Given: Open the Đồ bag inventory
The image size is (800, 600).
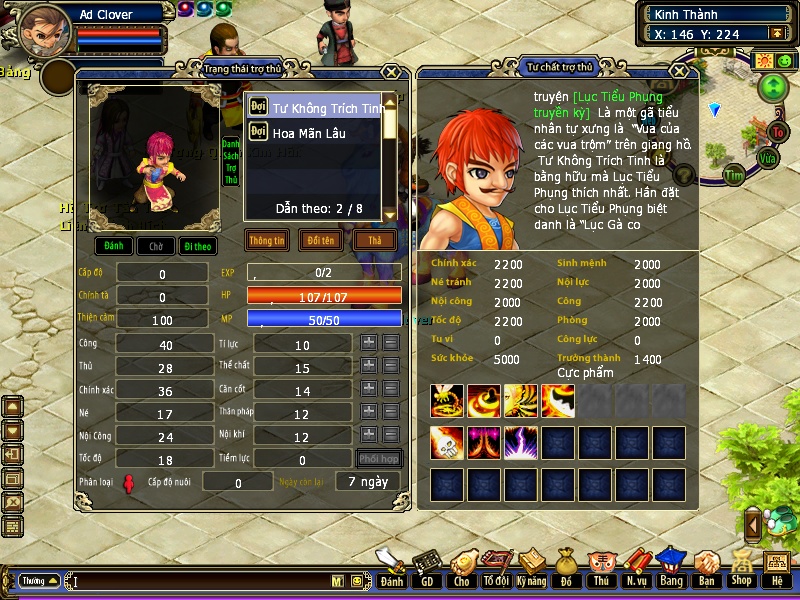Looking at the screenshot, I should click(x=566, y=568).
